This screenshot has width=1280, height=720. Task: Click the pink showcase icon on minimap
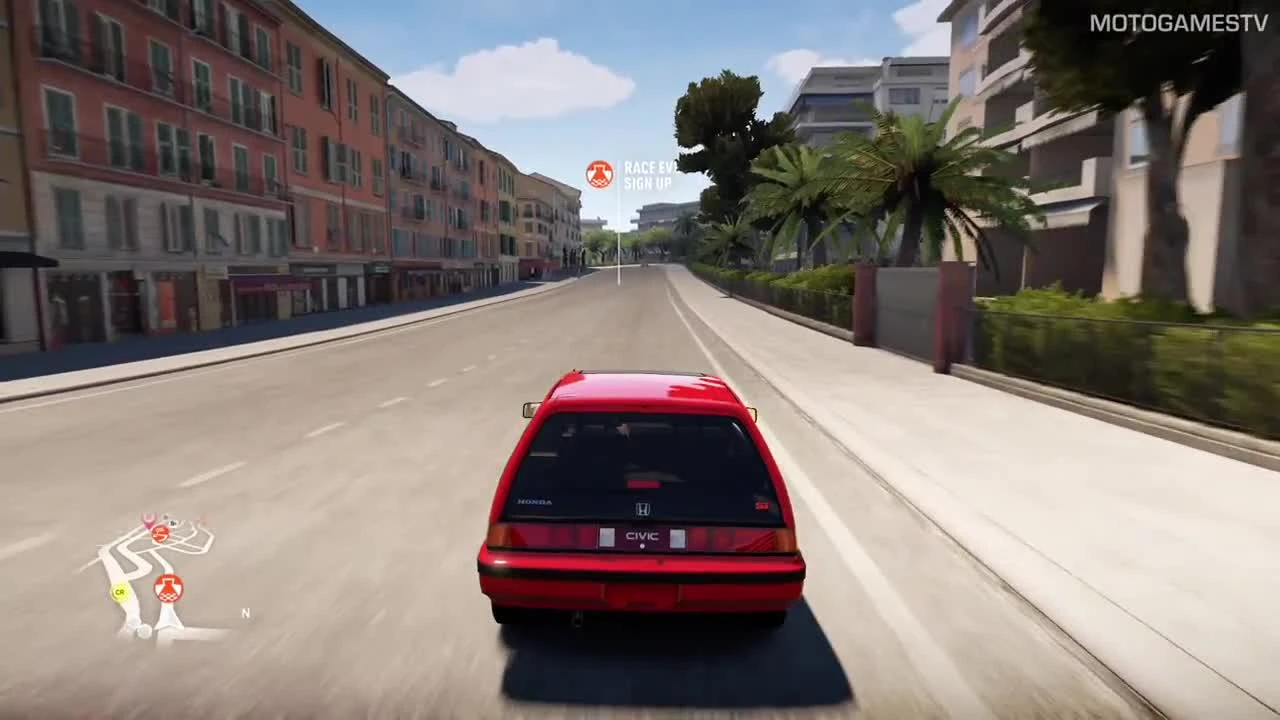[x=148, y=521]
